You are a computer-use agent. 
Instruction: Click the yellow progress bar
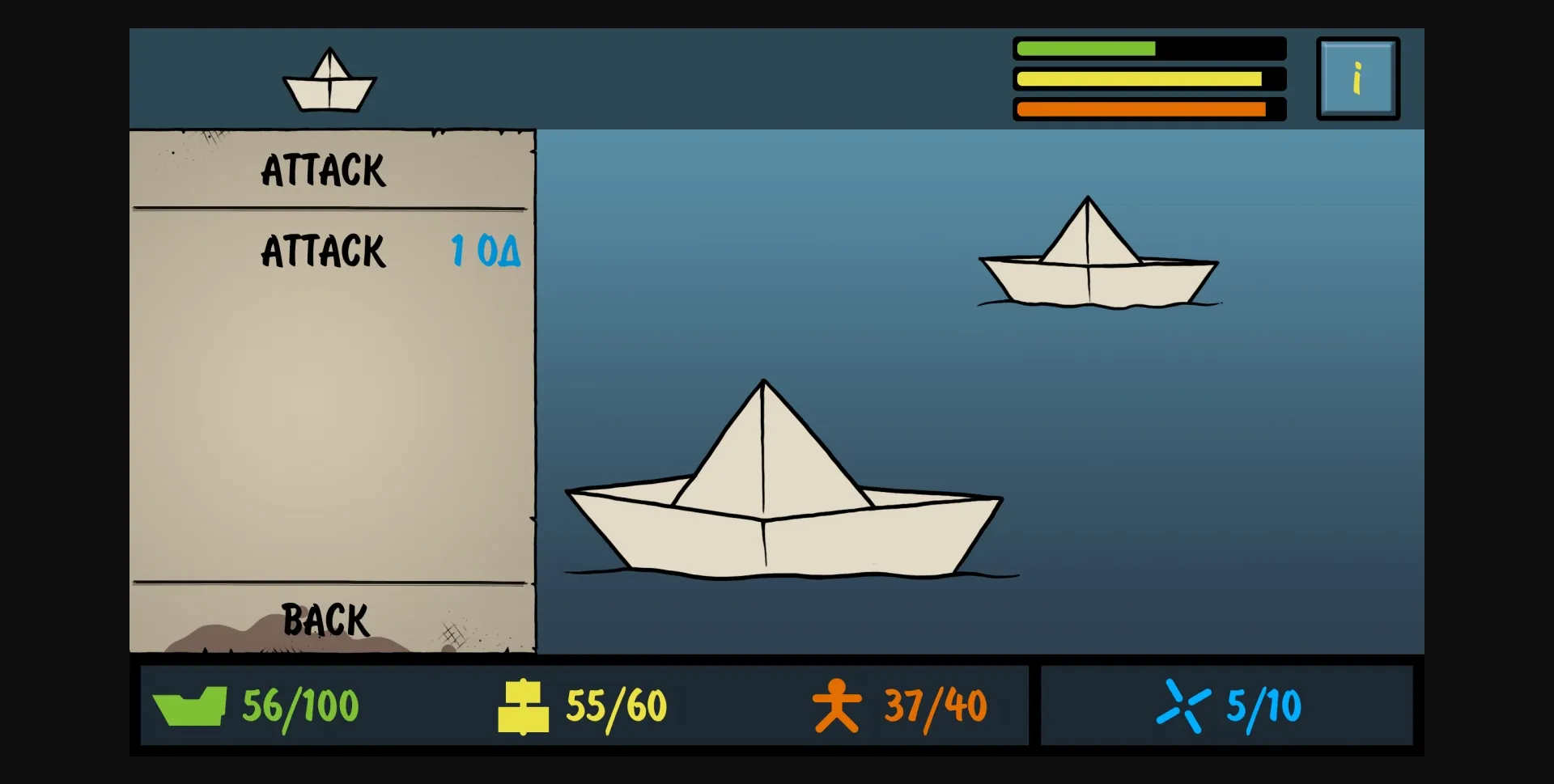pyautogui.click(x=1147, y=78)
